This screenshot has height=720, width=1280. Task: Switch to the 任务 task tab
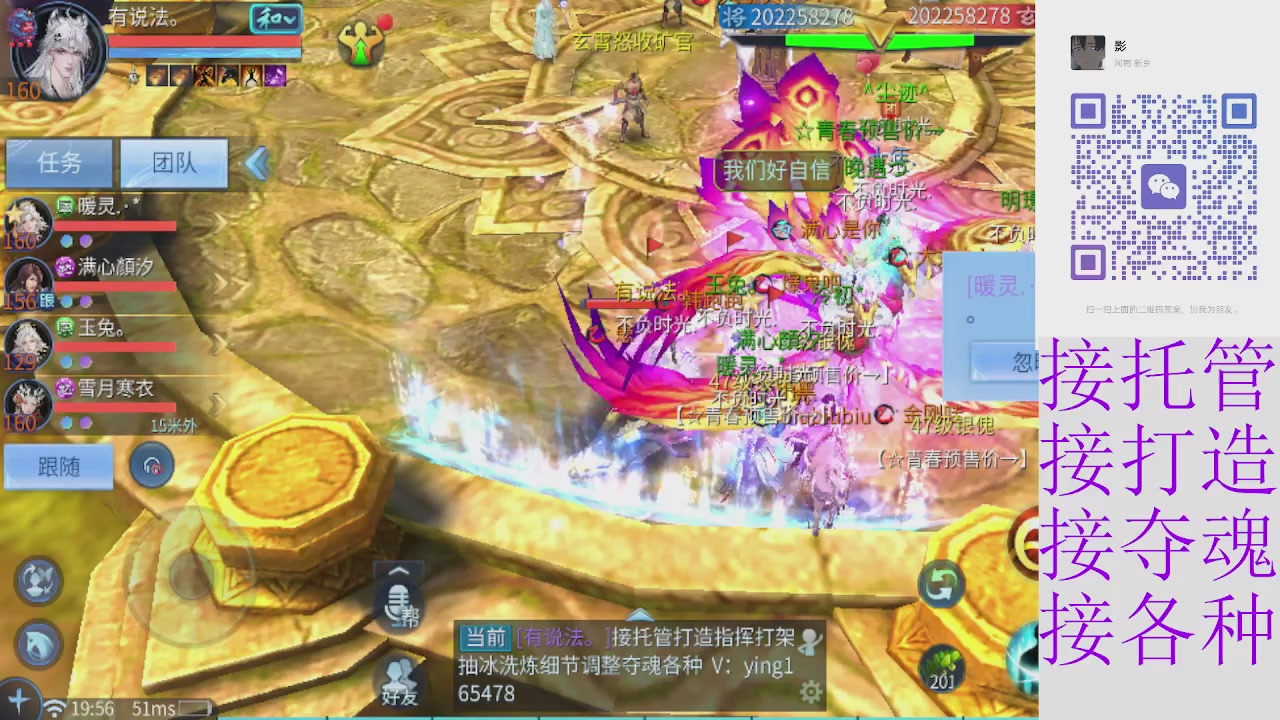pos(59,163)
